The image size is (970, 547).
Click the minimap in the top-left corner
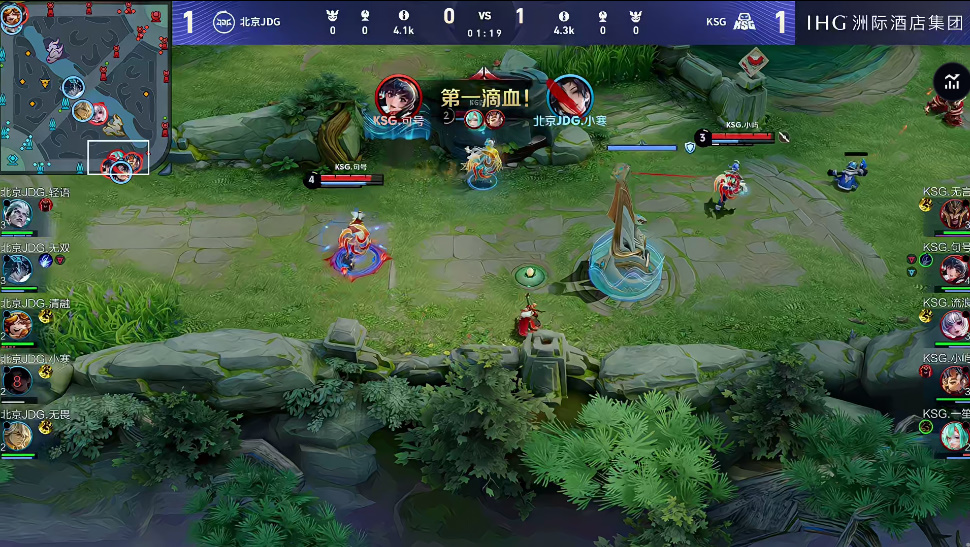[85, 90]
